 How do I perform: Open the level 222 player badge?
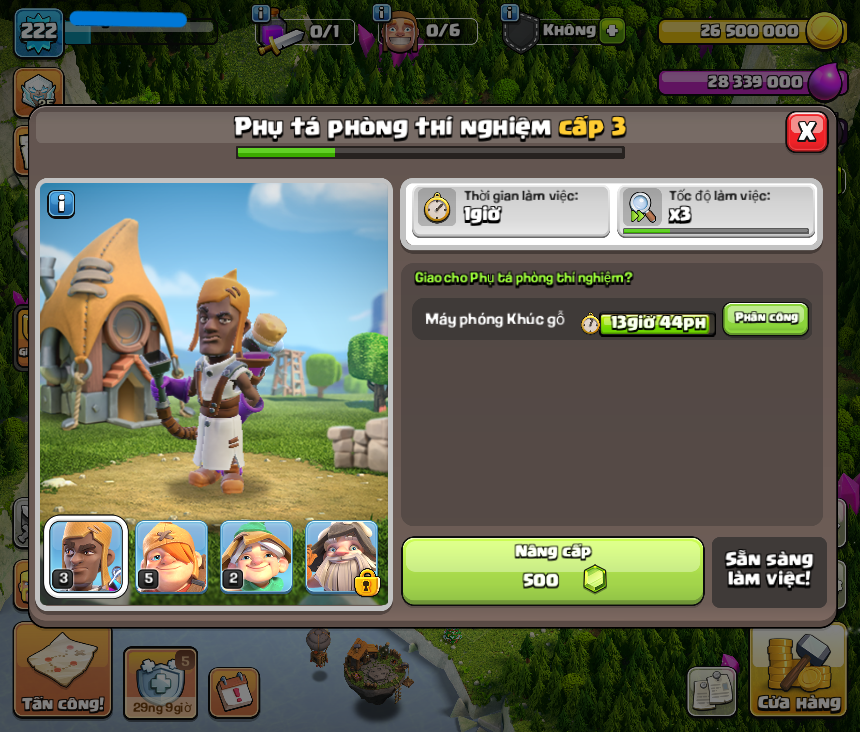(x=39, y=33)
